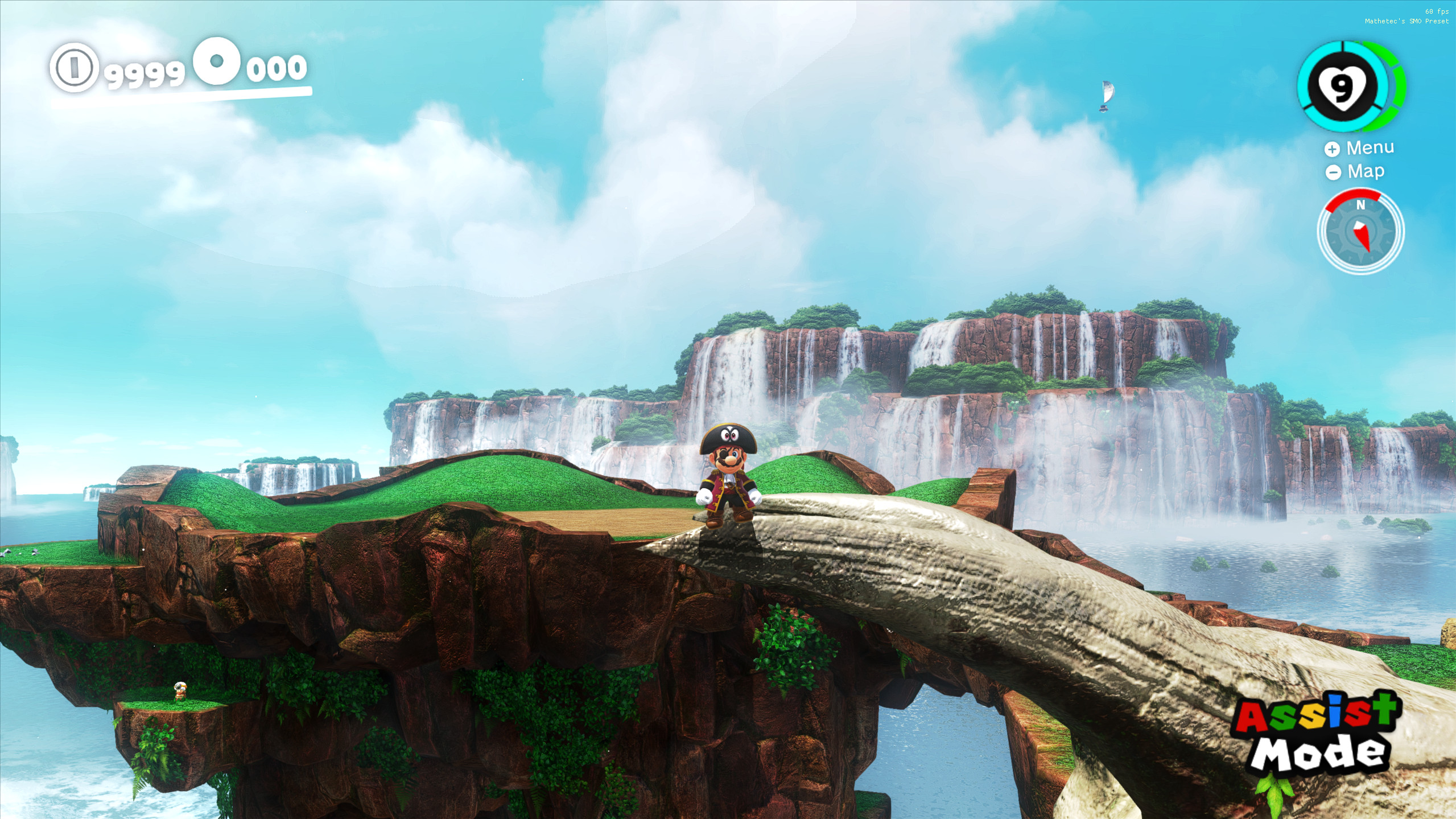Open the Menu via the plus control
Image resolution: width=1456 pixels, height=819 pixels.
tap(1331, 149)
